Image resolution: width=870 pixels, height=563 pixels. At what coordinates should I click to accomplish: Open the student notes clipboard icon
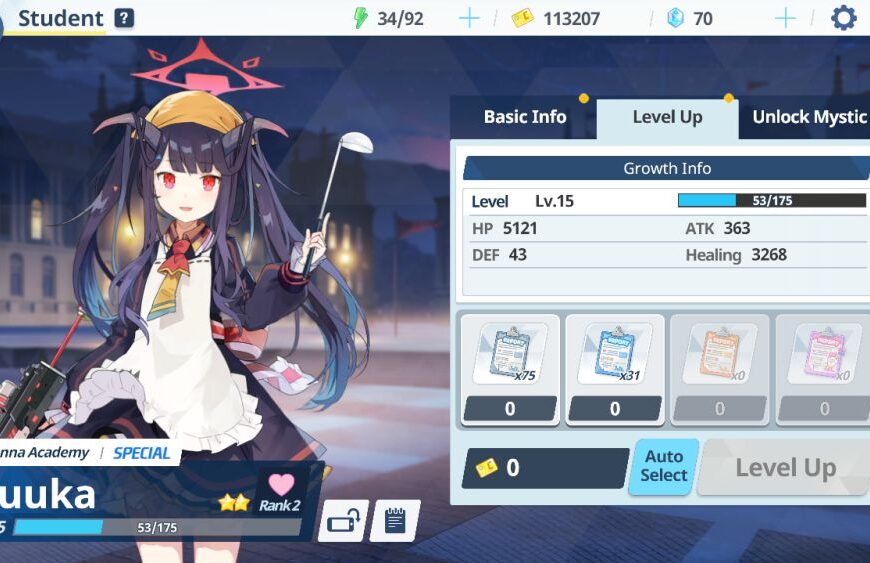395,521
